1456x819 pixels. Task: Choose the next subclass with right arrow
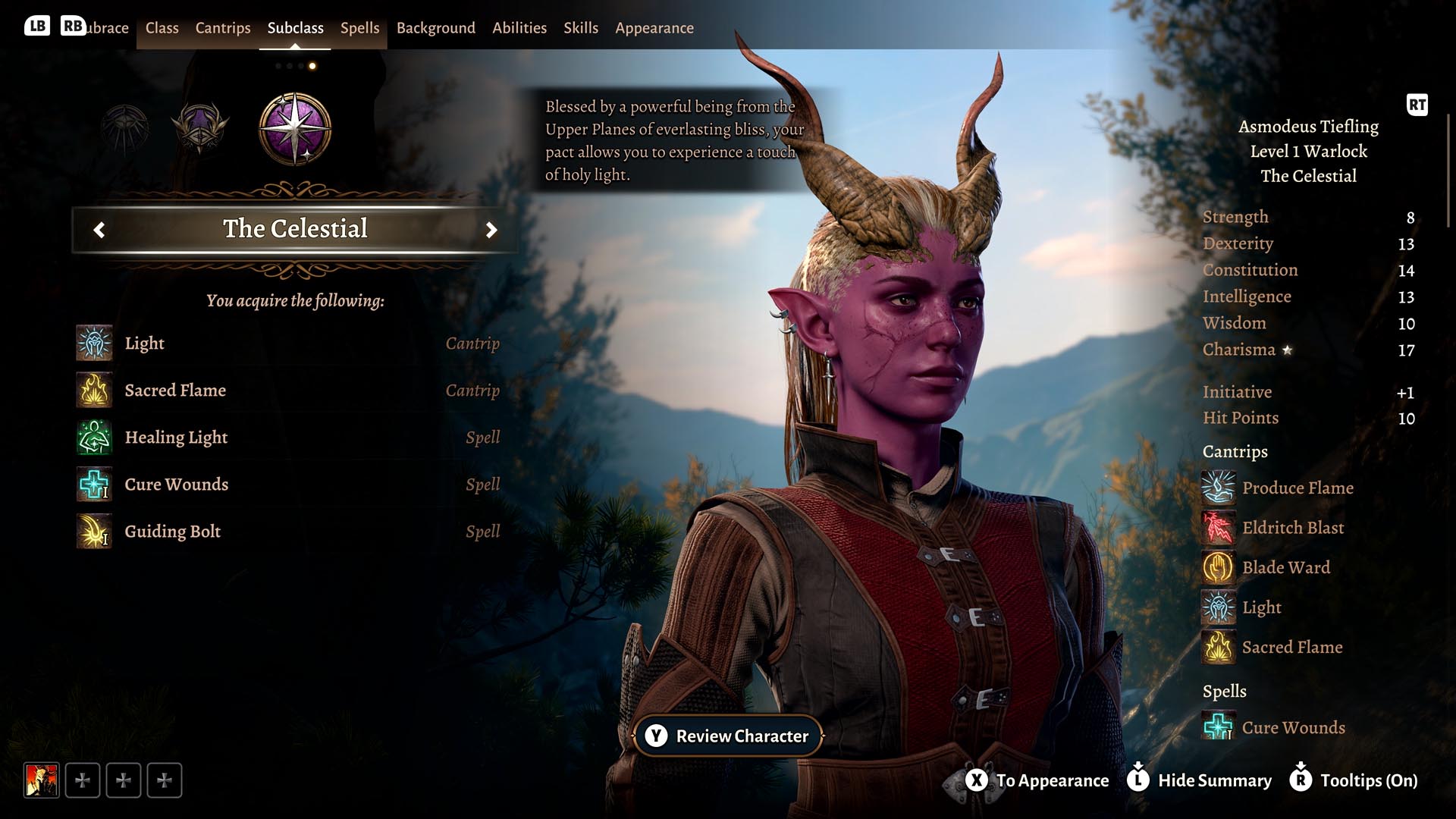pyautogui.click(x=491, y=230)
